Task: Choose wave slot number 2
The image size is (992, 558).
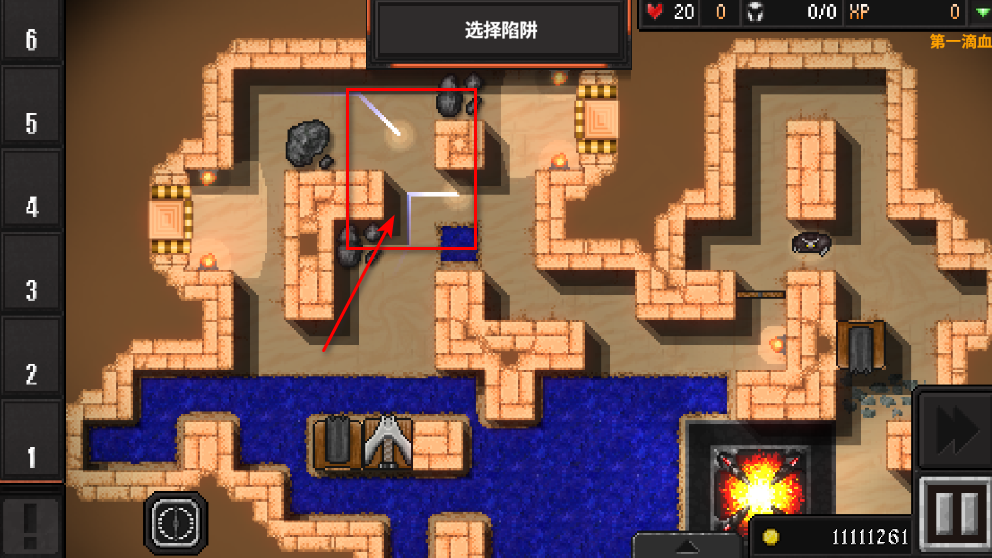Action: pyautogui.click(x=31, y=375)
